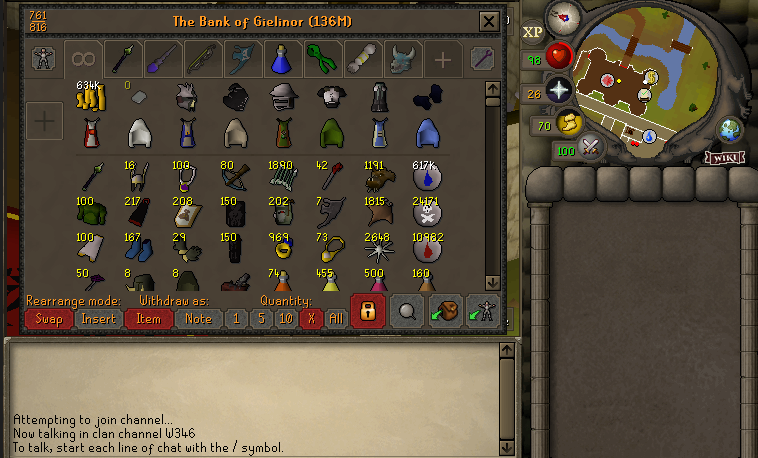Toggle the padlock placeholder button

coord(368,311)
